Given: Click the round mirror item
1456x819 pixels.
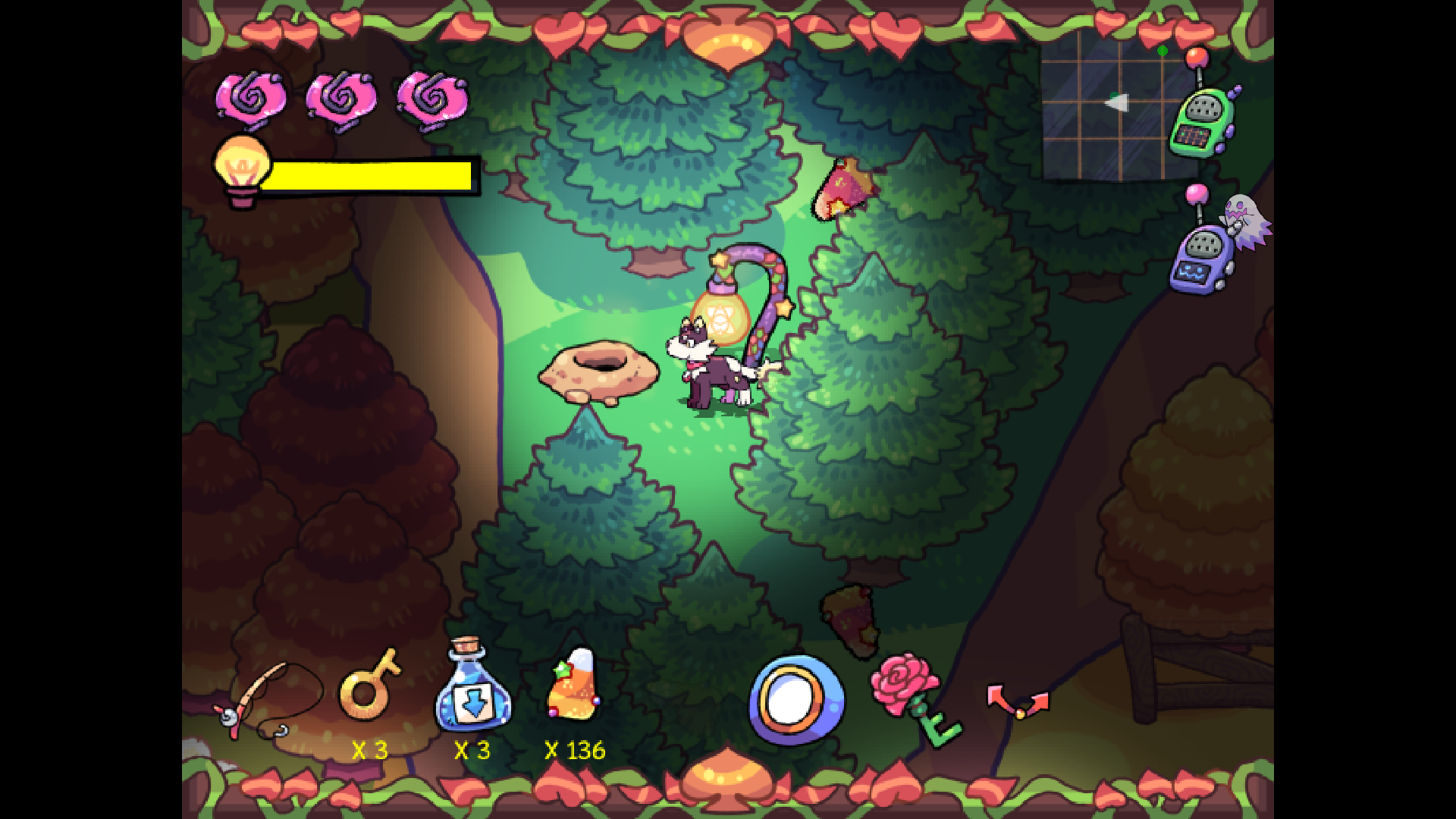Looking at the screenshot, I should (796, 701).
